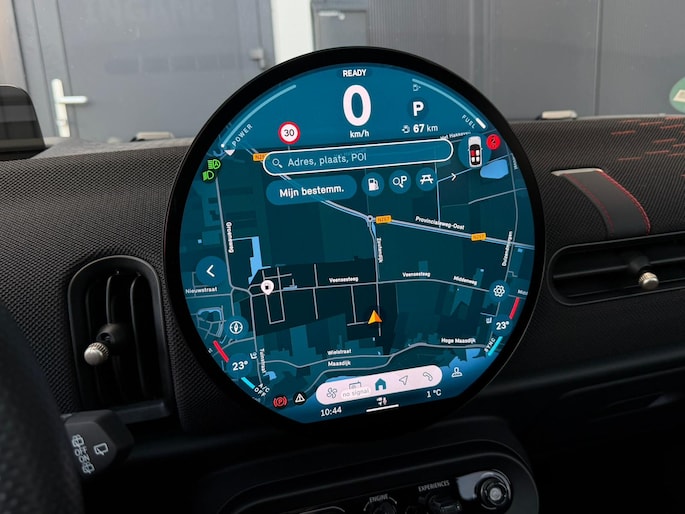Search for parking nearby

point(400,182)
